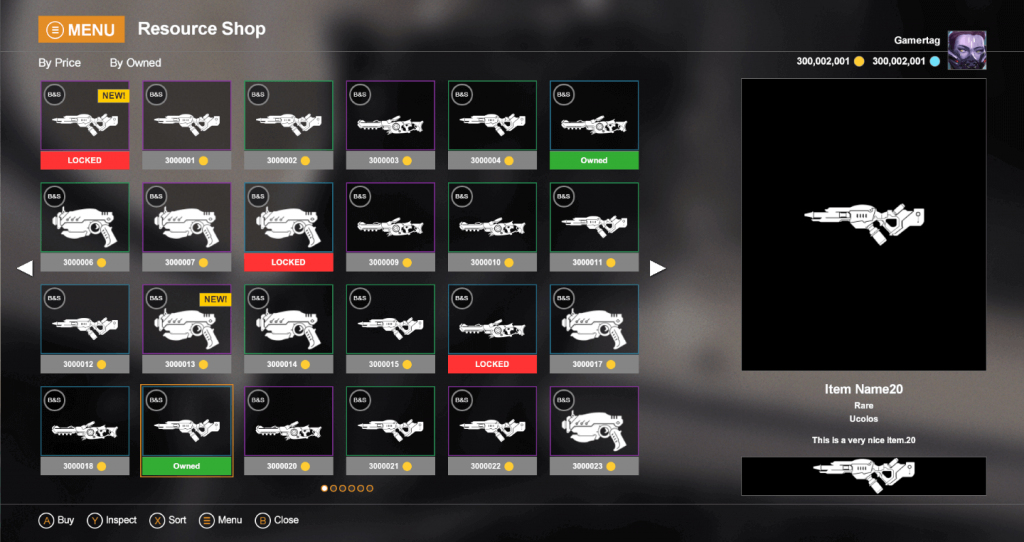
Task: Sort shop items By Owned
Action: coord(135,63)
